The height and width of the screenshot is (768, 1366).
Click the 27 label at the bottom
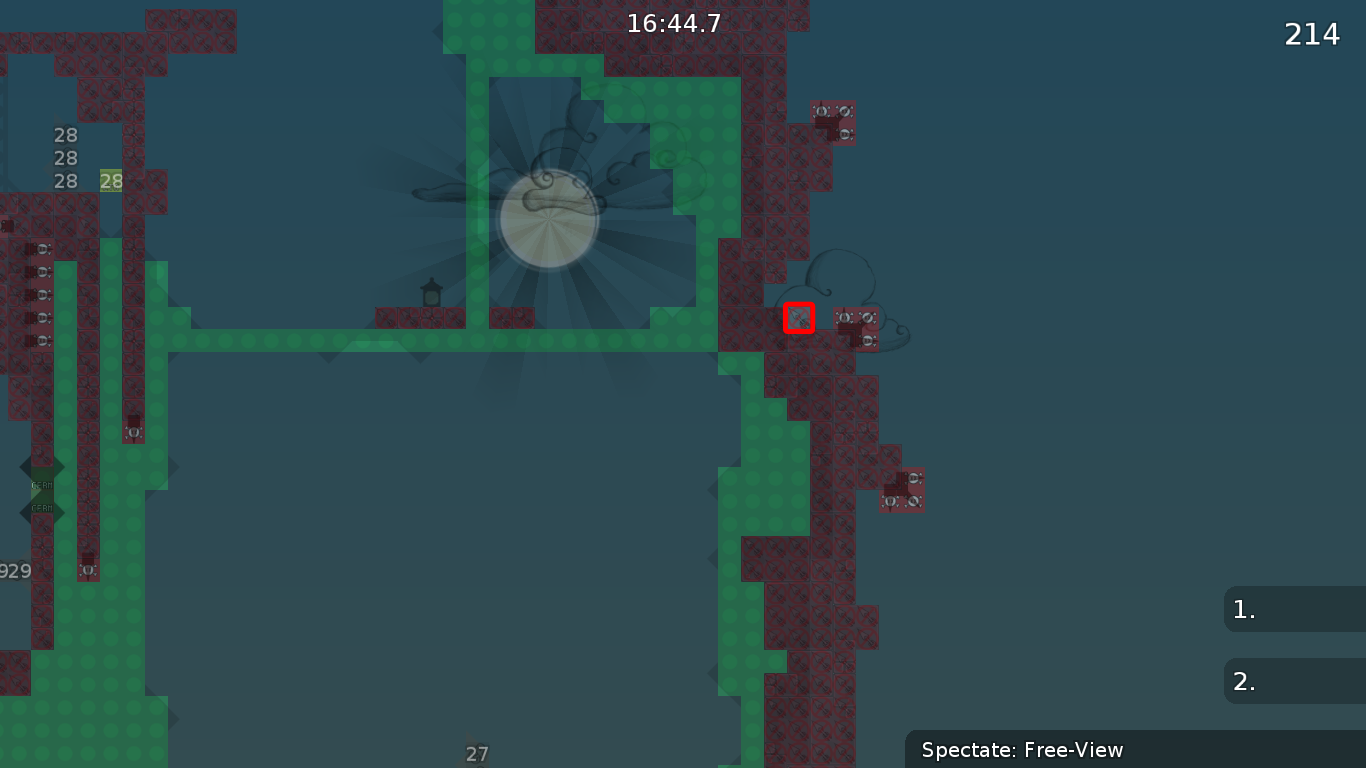(x=477, y=752)
